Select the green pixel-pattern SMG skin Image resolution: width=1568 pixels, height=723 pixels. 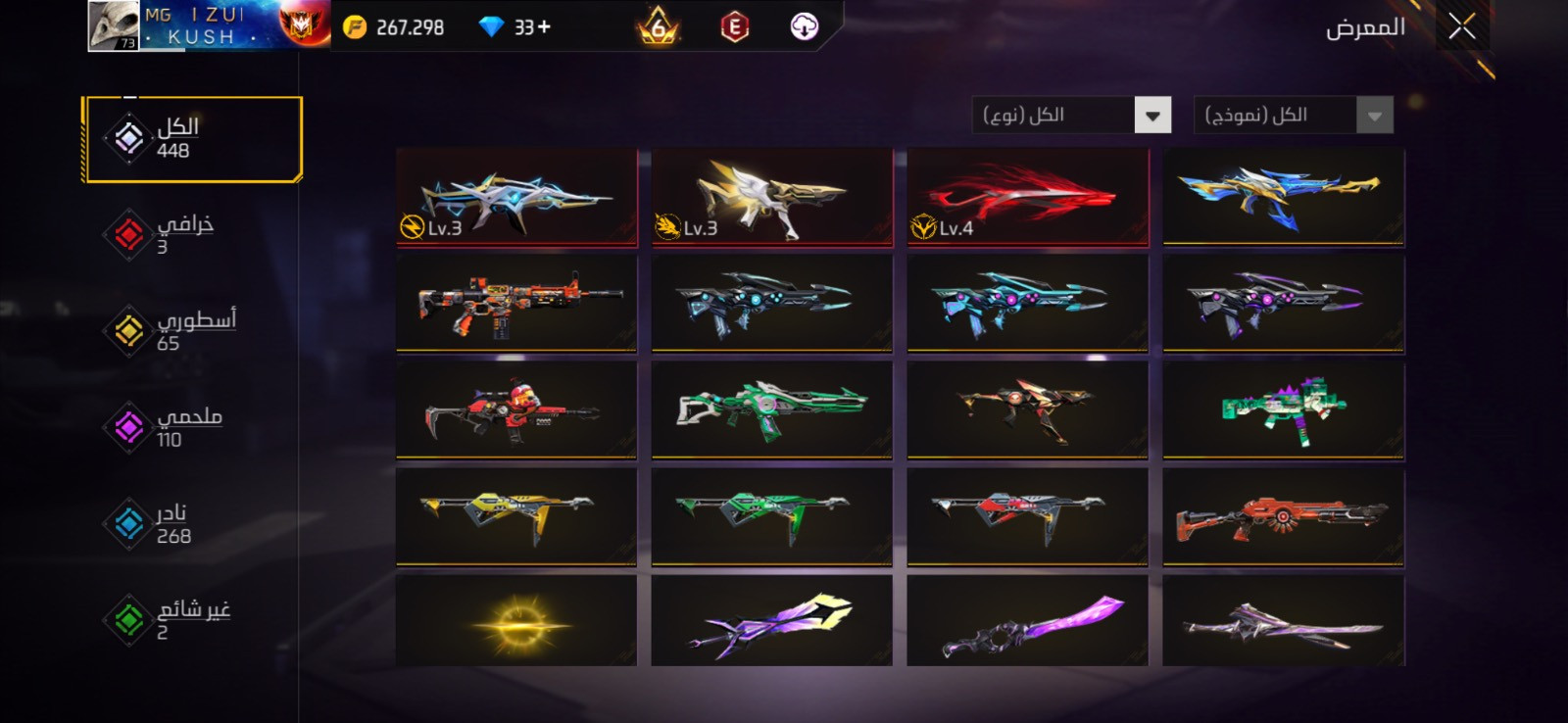[x=1283, y=410]
